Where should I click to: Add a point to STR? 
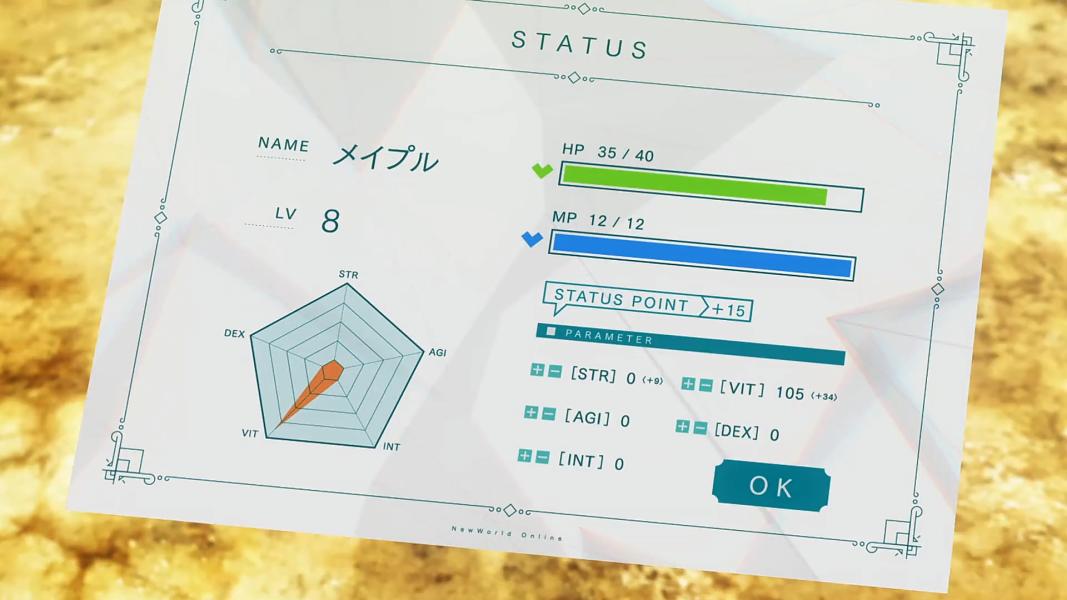point(538,371)
